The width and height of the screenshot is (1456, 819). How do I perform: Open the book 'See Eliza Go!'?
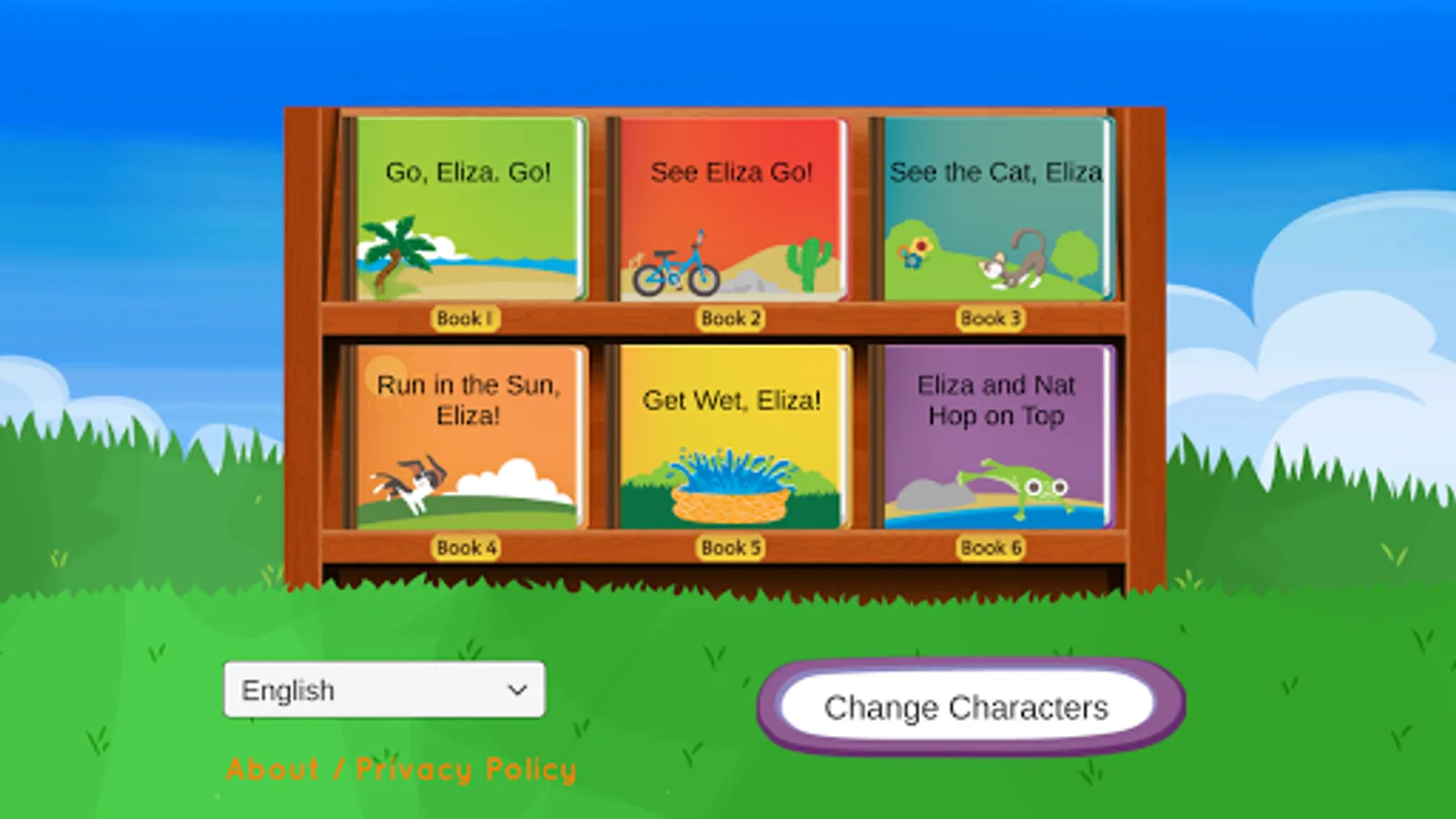730,209
